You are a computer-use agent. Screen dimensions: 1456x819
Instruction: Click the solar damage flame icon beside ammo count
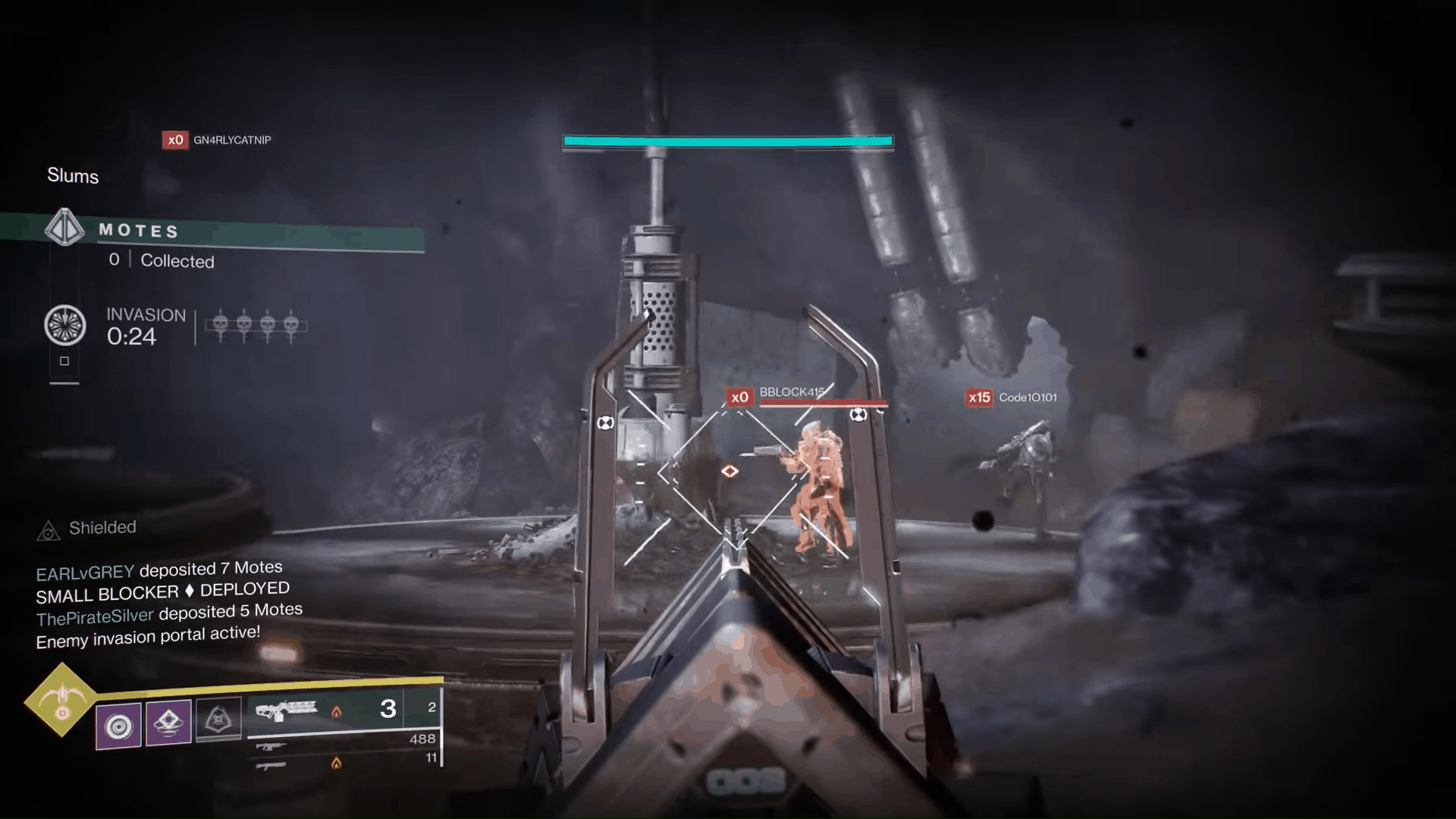[x=337, y=712]
